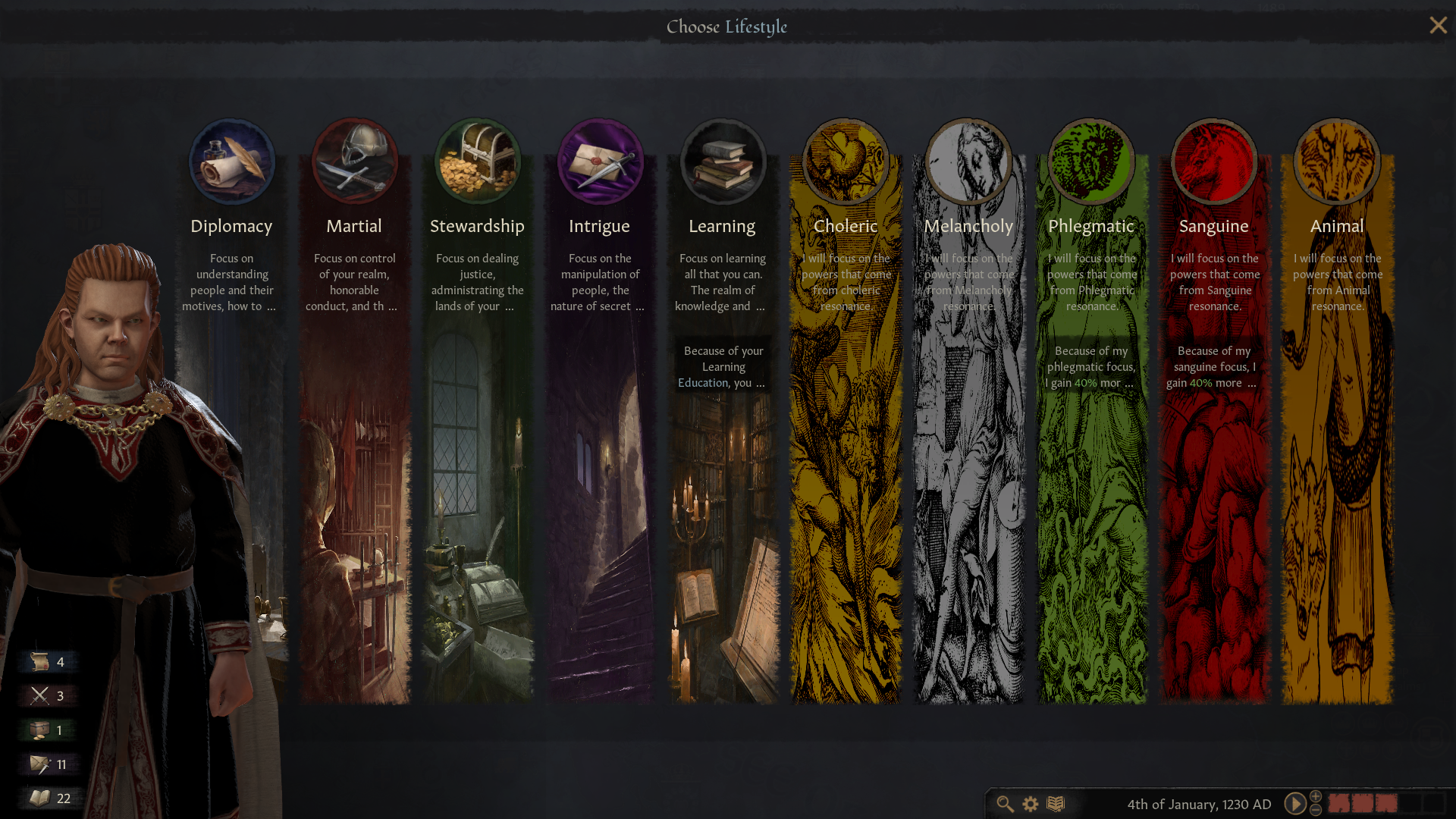Select the Diplomacy scroll-and-quill icon
1456x819 pixels.
(231, 161)
